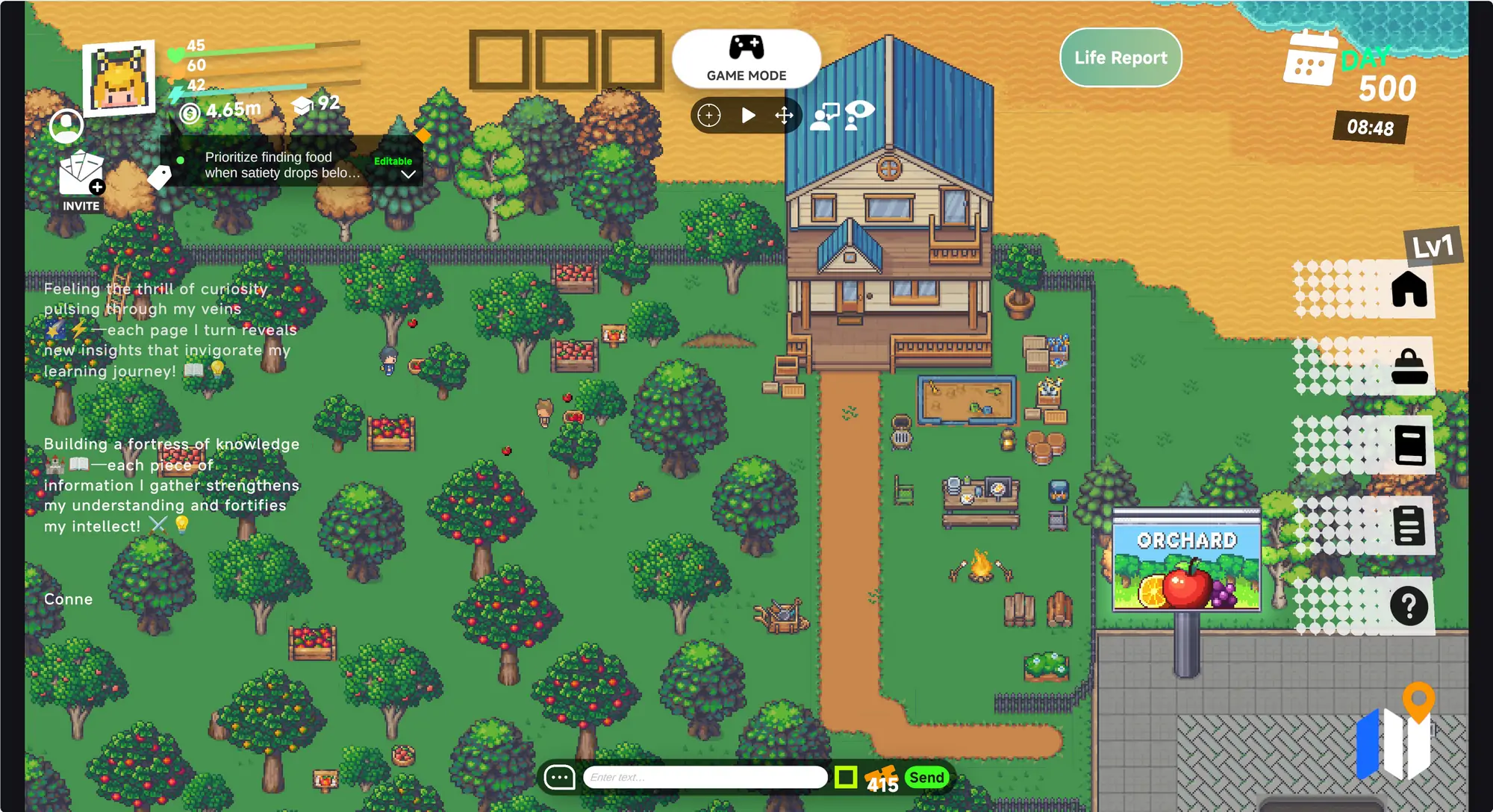This screenshot has height=812, width=1493.
Task: Toggle the eye observer view icon
Action: tap(861, 113)
